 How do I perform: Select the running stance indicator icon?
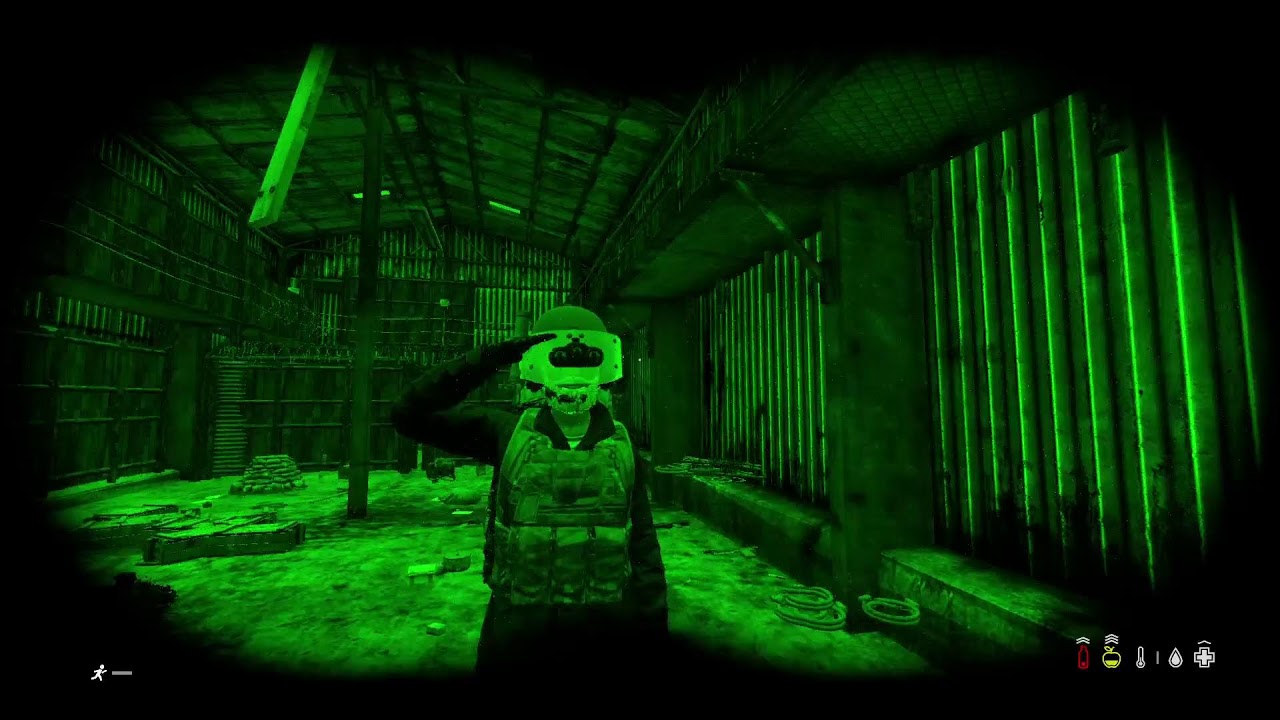click(99, 673)
